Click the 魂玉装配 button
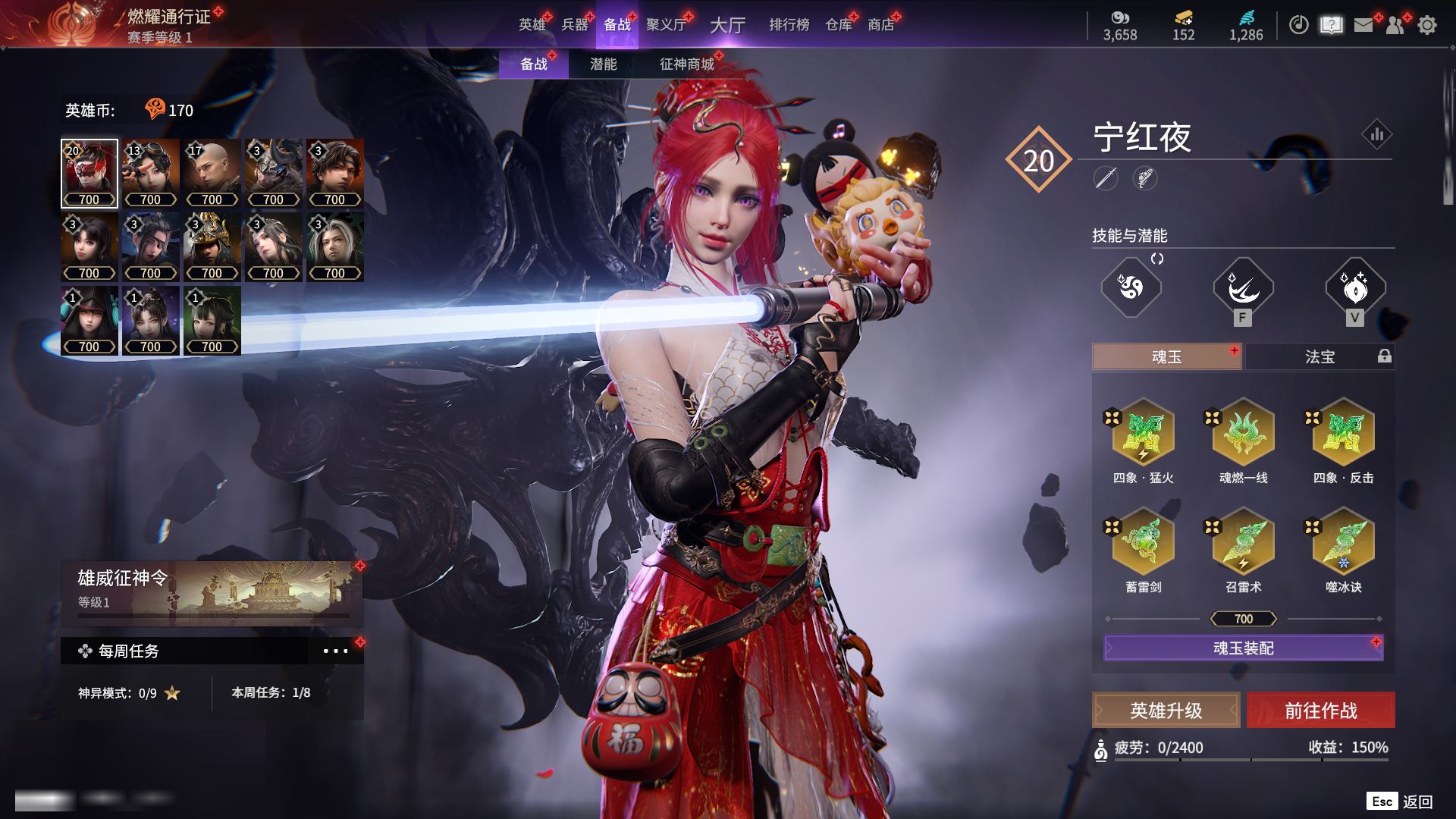The image size is (1456, 819). (1243, 648)
